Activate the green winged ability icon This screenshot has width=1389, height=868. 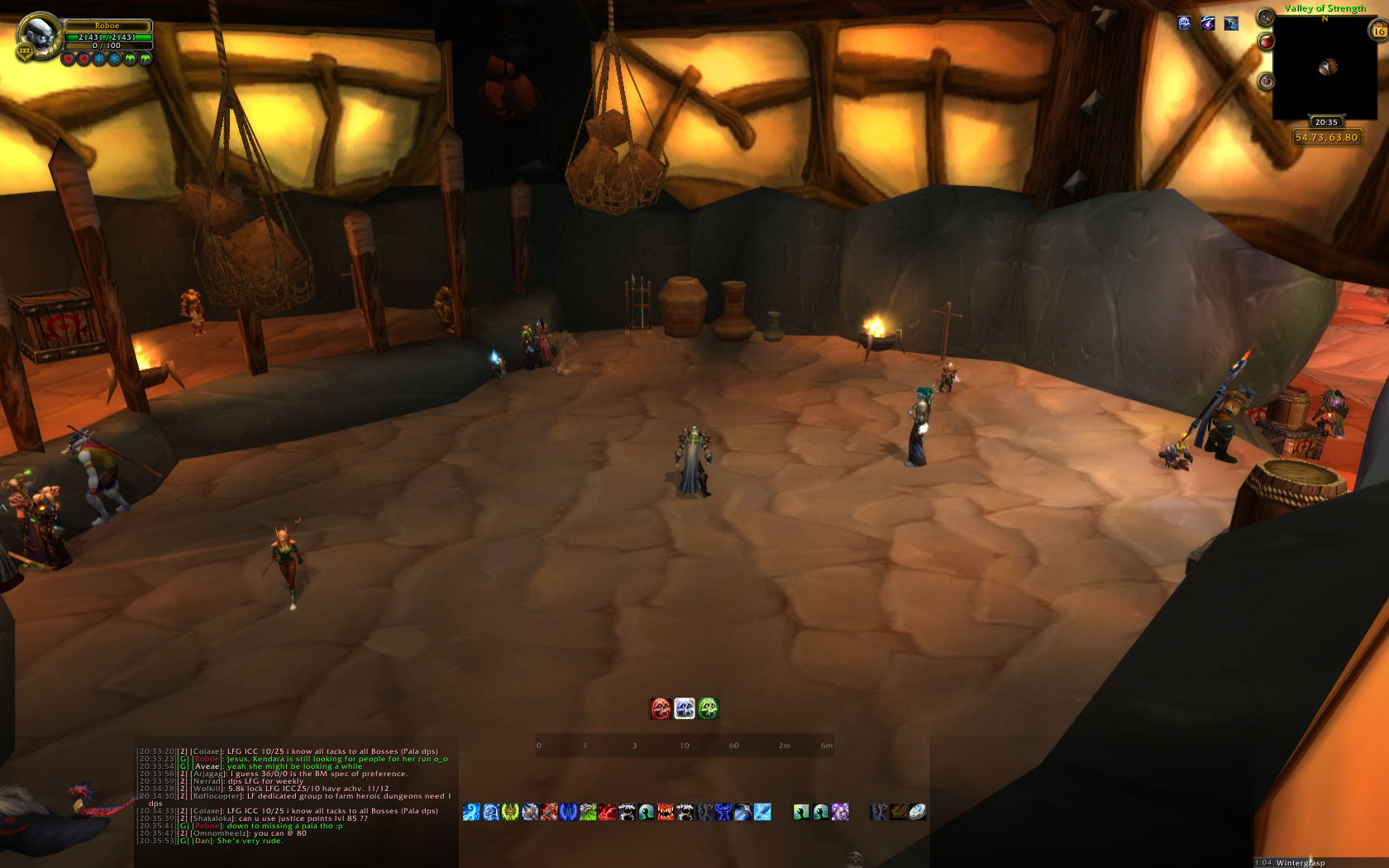click(510, 813)
